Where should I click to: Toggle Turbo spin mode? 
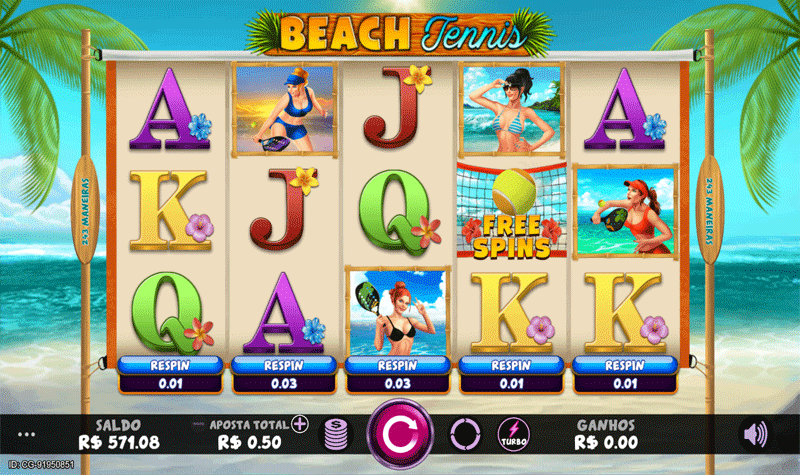514,434
